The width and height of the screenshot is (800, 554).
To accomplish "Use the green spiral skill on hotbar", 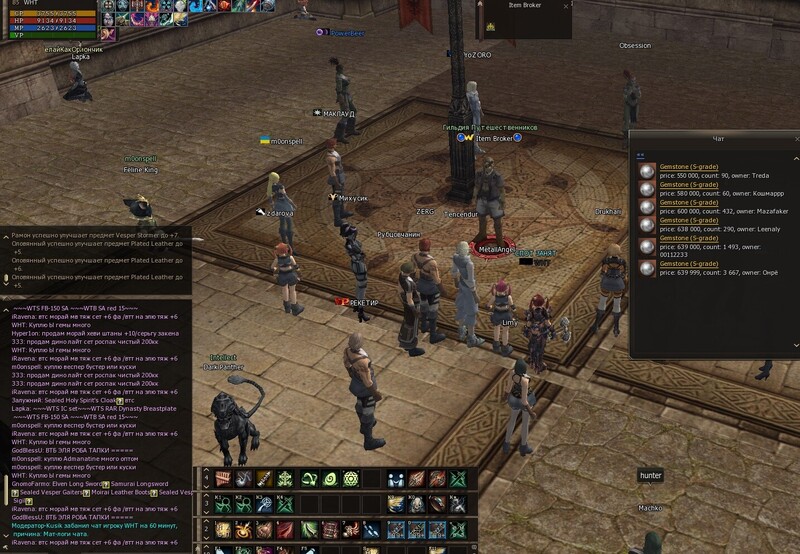I will point(329,480).
